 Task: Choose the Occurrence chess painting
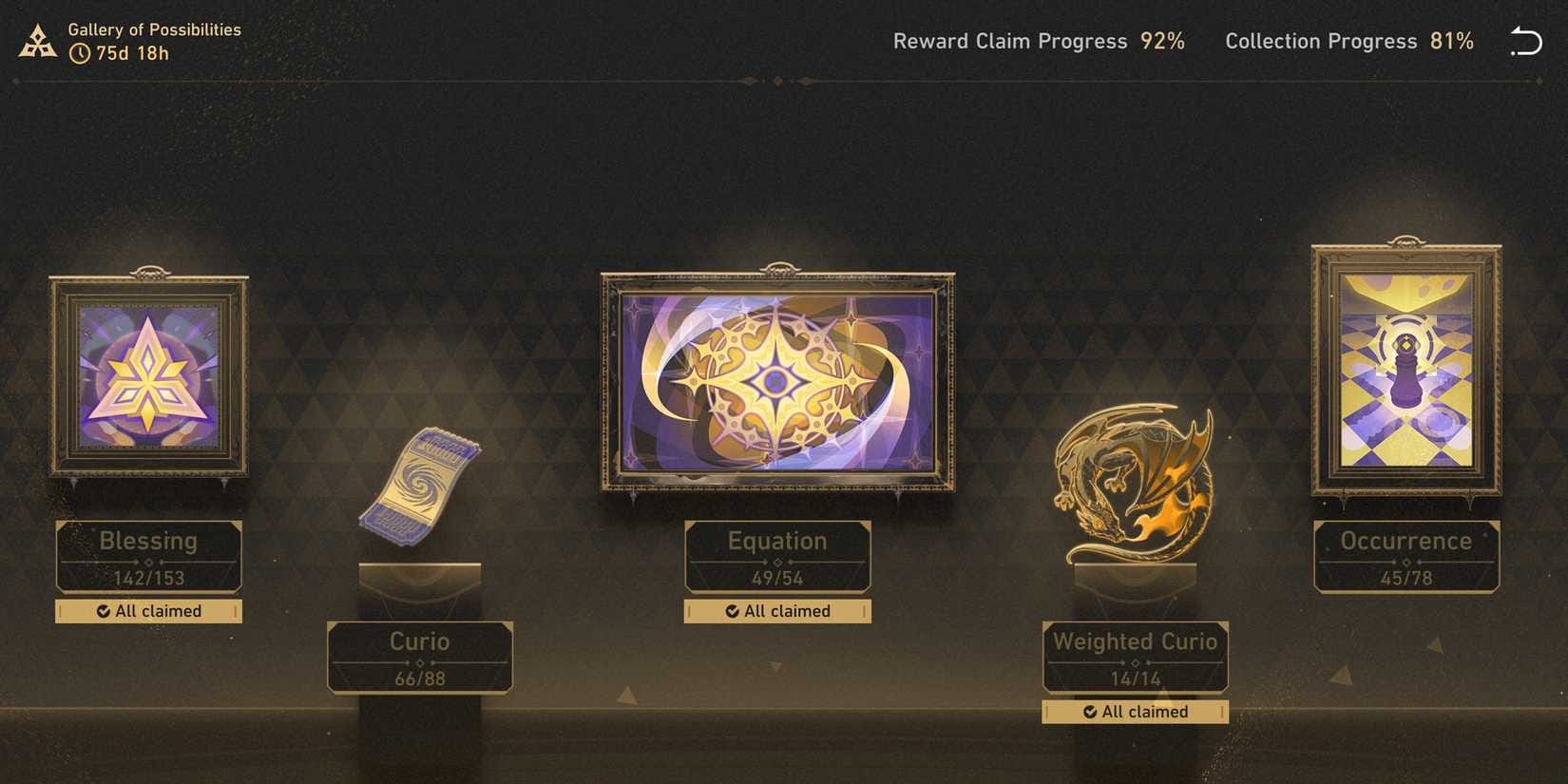(1405, 370)
